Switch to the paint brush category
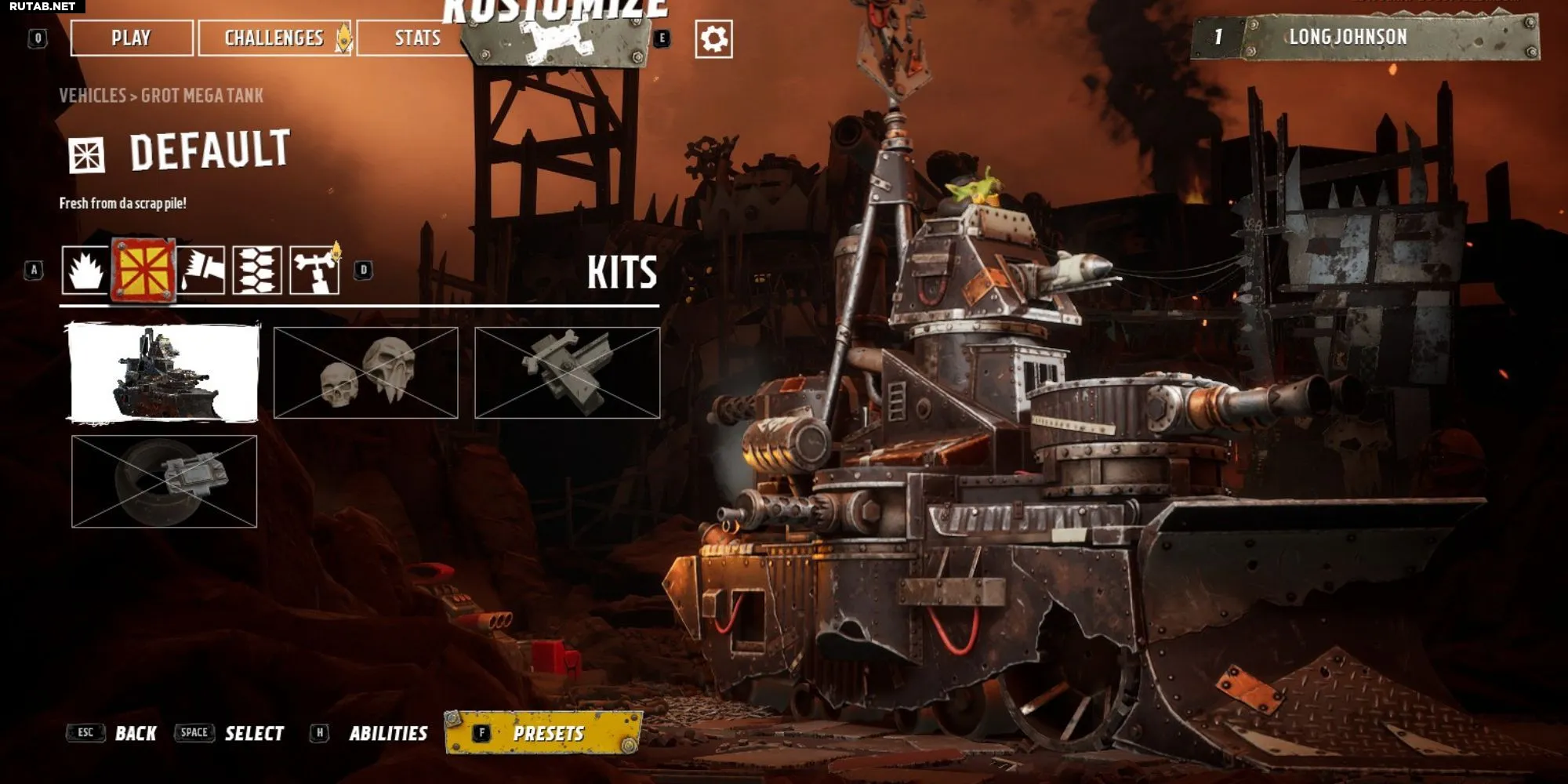Screen dimensions: 1568x784 201,270
